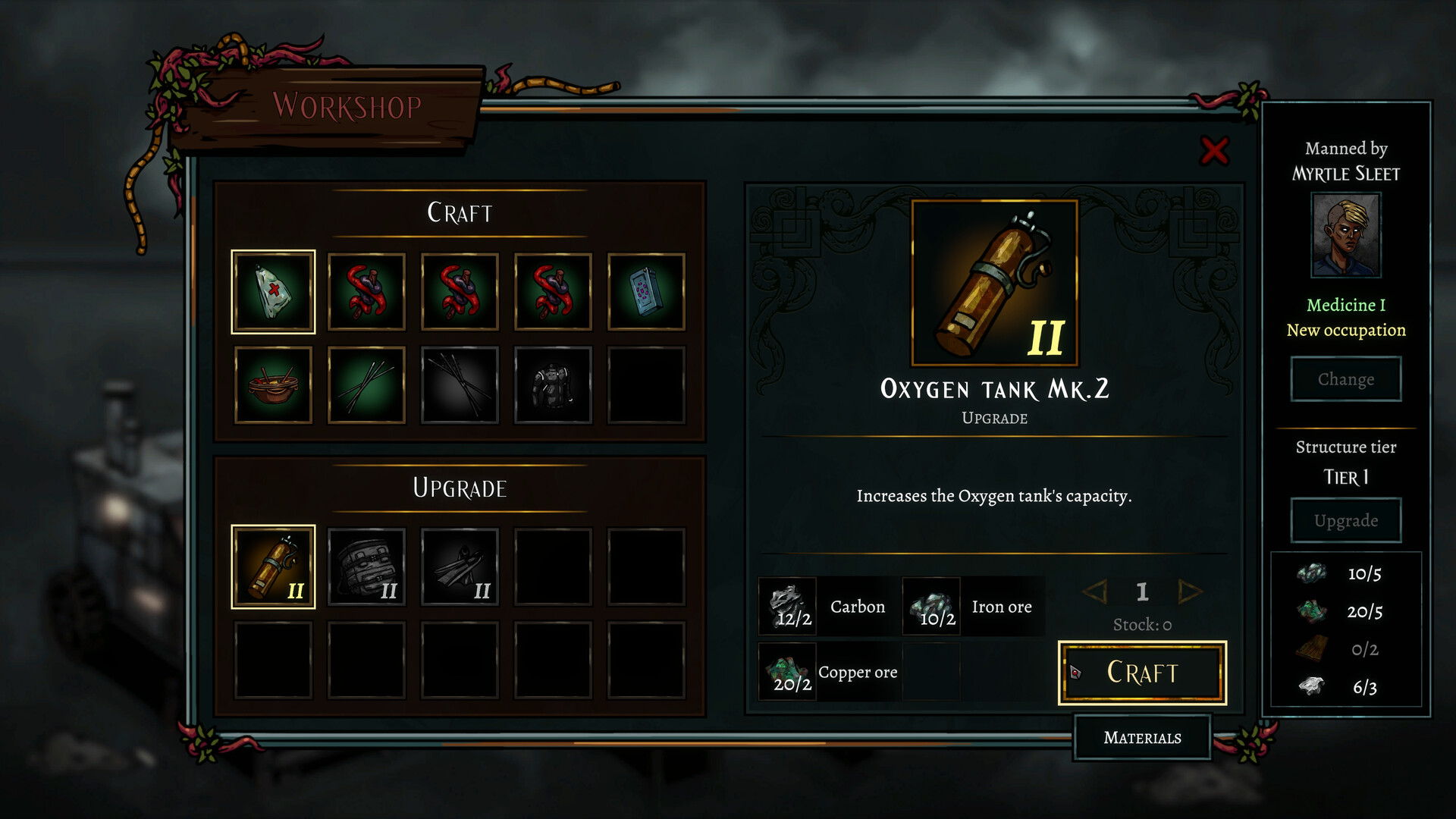Pick the green-lit sticks recipe
Screen dimensions: 1456x819
pyautogui.click(x=366, y=385)
